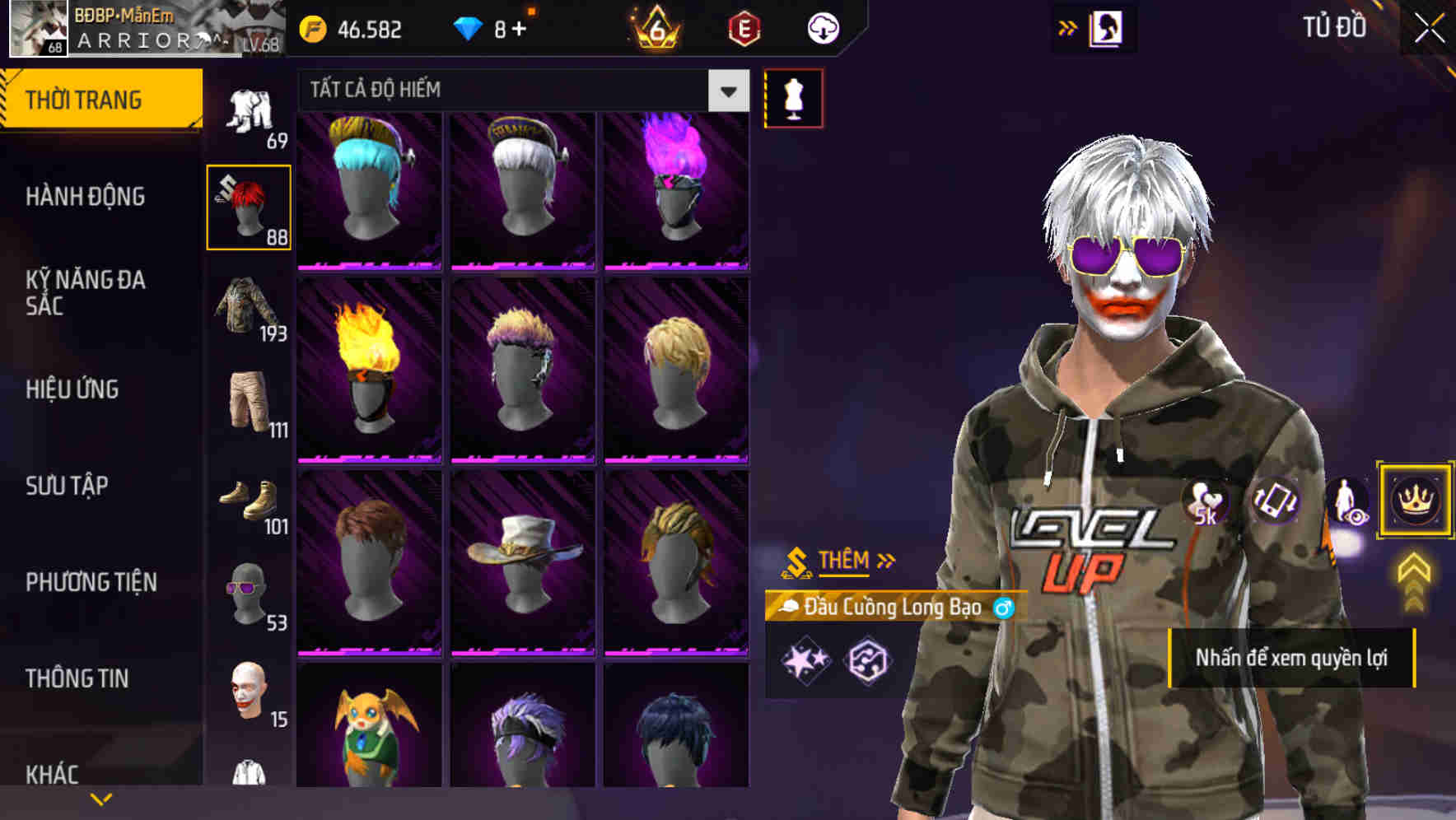Screen dimensions: 1456x820
Task: Click the mannequin preview icon beside rarity filter
Action: pos(793,96)
